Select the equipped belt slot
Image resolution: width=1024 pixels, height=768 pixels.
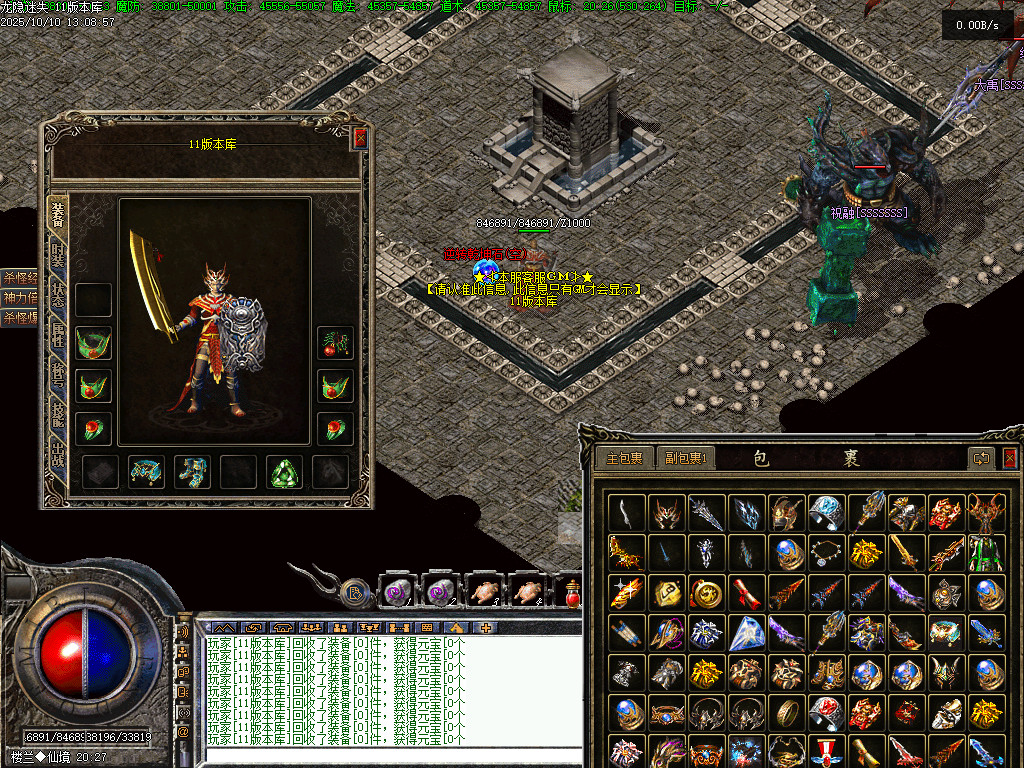click(146, 472)
